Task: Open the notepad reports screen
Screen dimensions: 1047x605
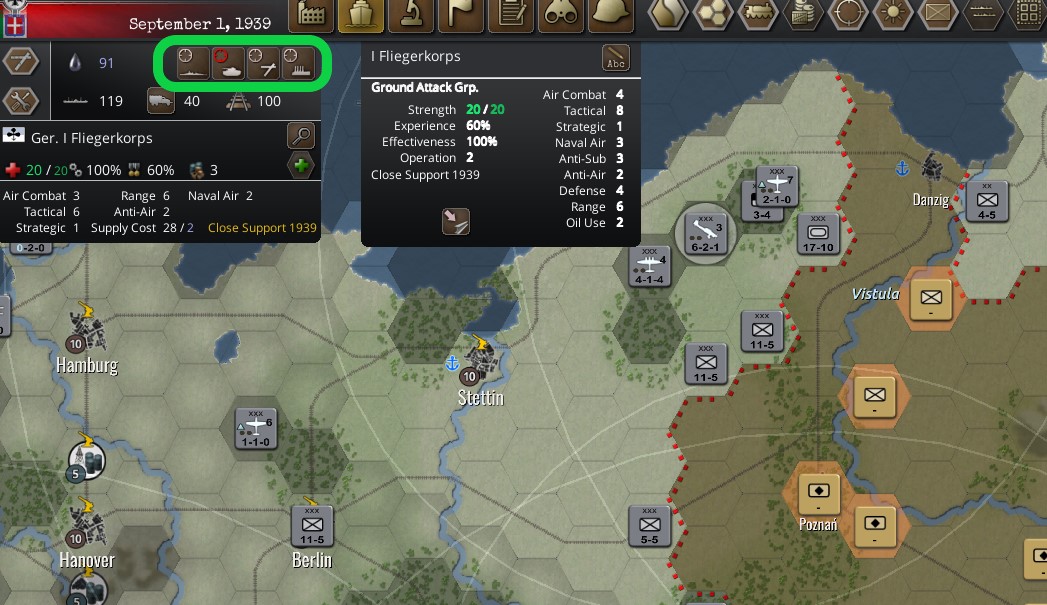Action: pos(513,14)
